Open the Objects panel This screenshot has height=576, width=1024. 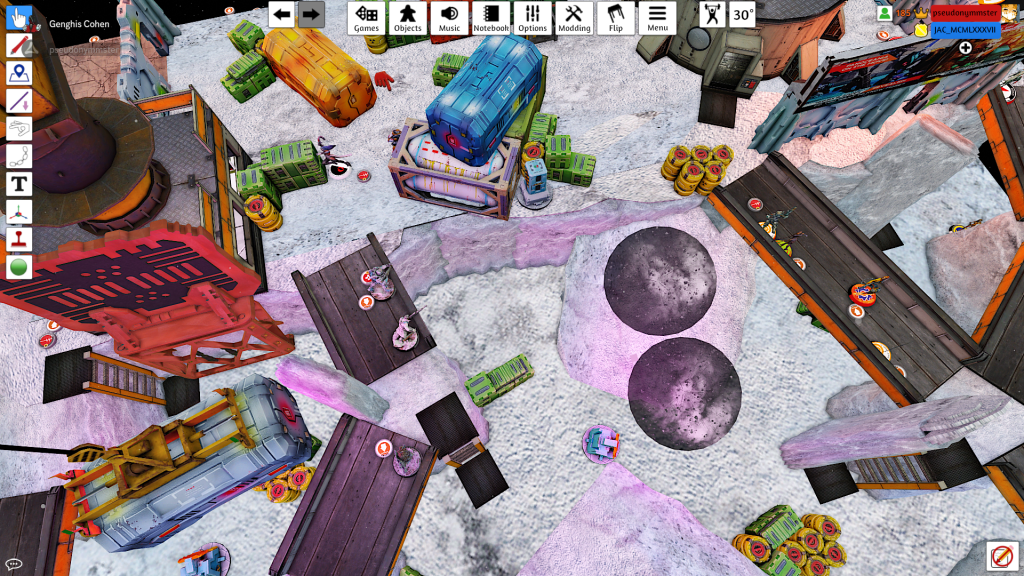408,17
